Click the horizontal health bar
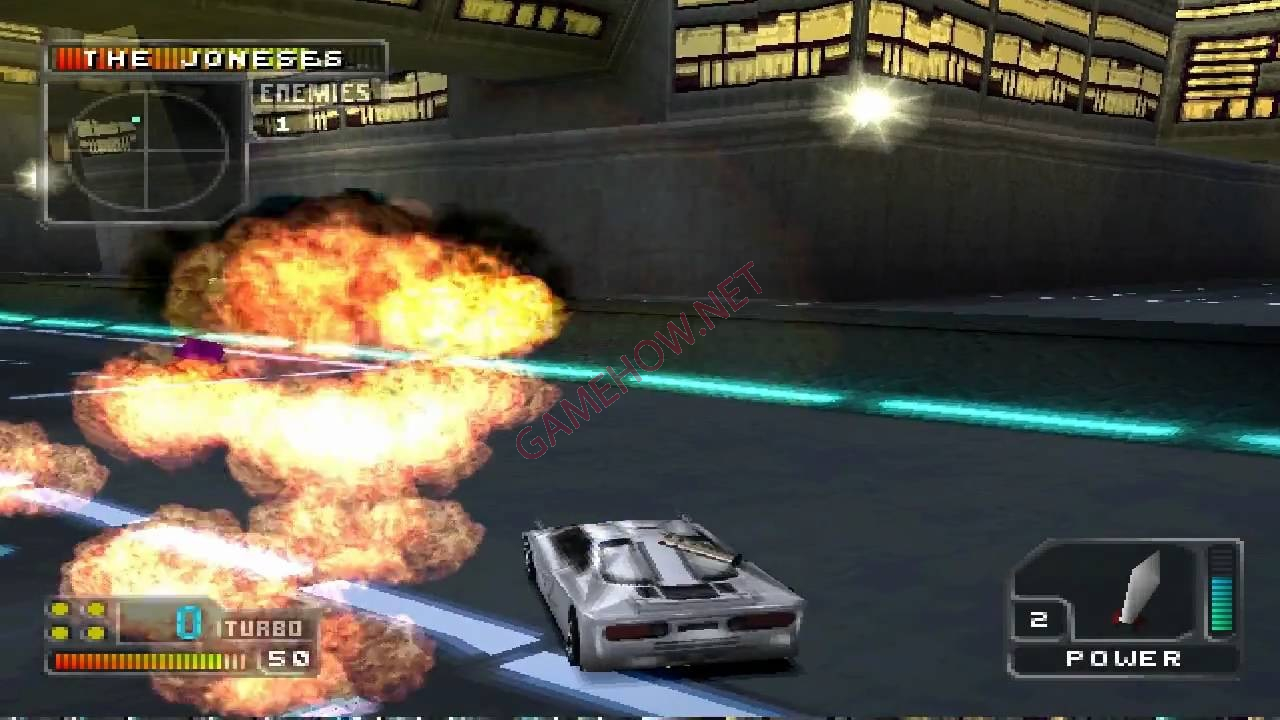This screenshot has width=1280, height=720. (150, 662)
